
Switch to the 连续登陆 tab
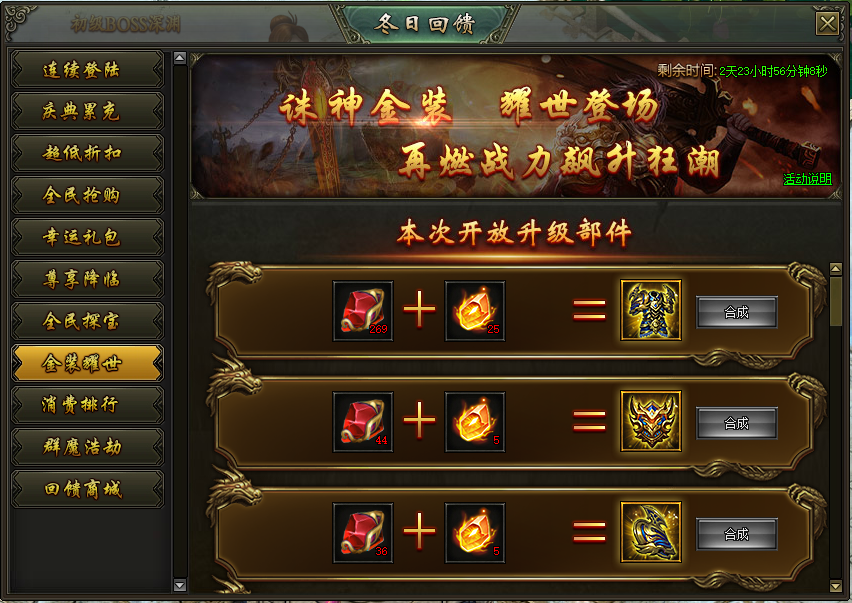tap(87, 70)
